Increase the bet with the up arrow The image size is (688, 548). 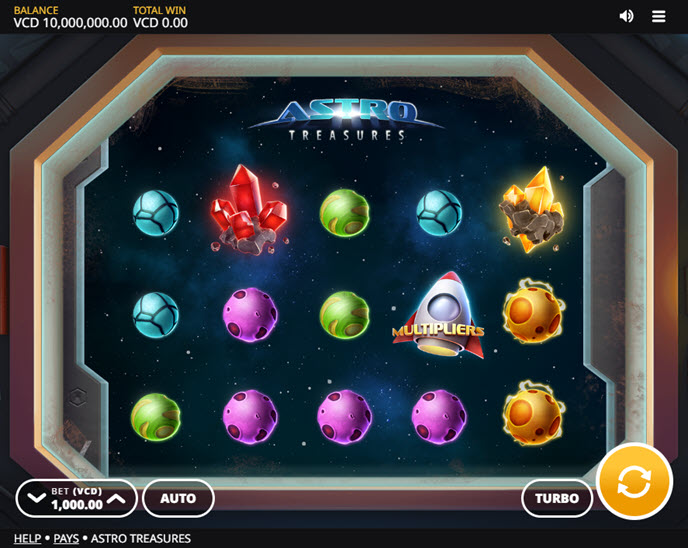pyautogui.click(x=117, y=498)
